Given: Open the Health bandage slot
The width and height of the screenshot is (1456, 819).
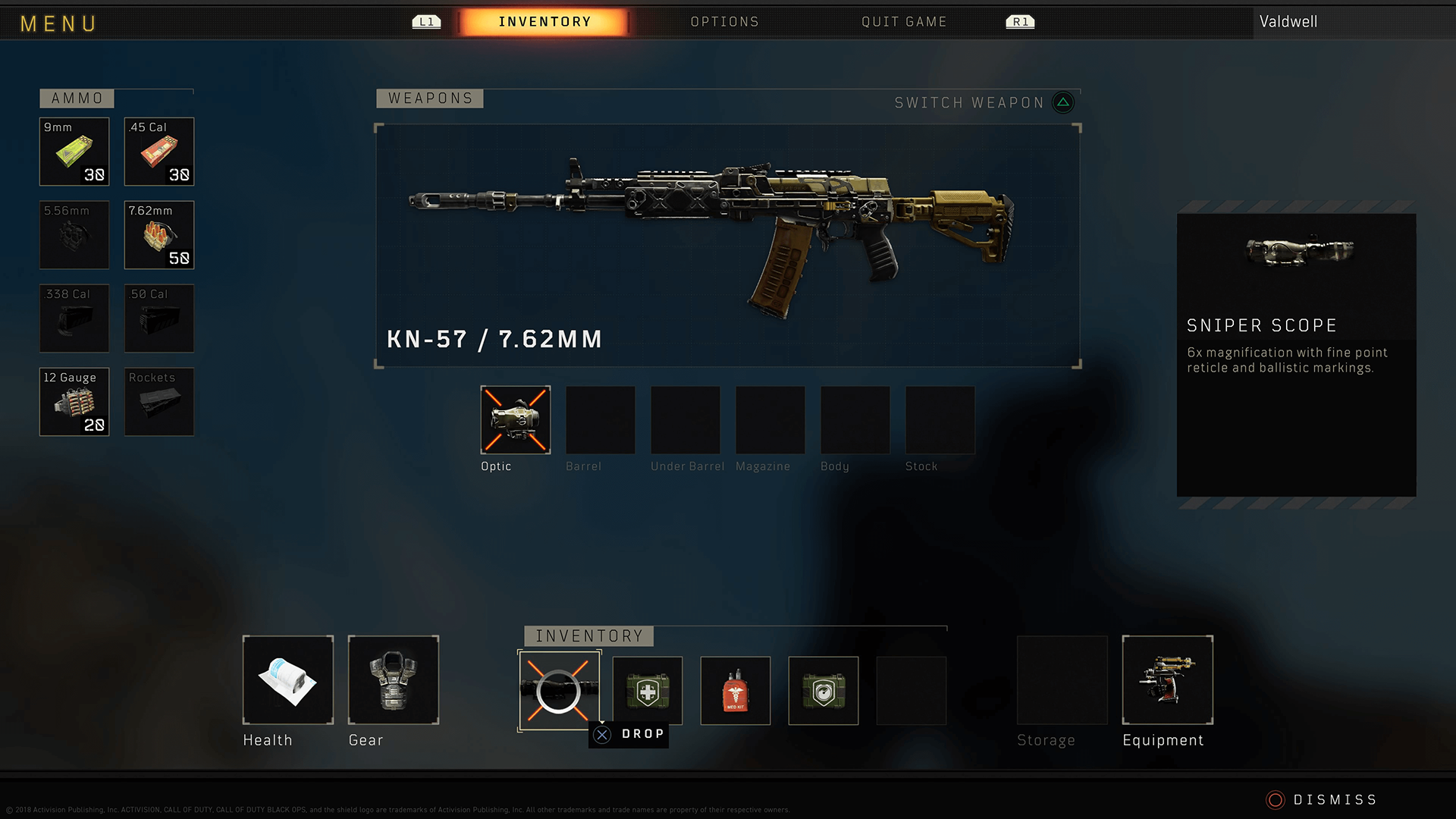Looking at the screenshot, I should click(288, 680).
